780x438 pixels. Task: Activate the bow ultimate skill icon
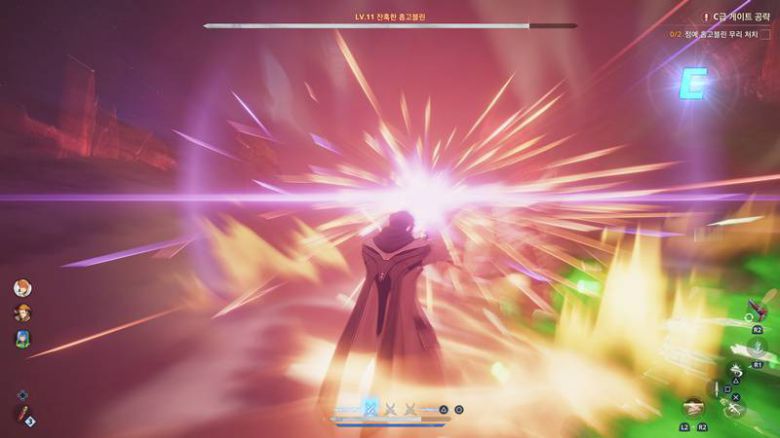[692, 407]
